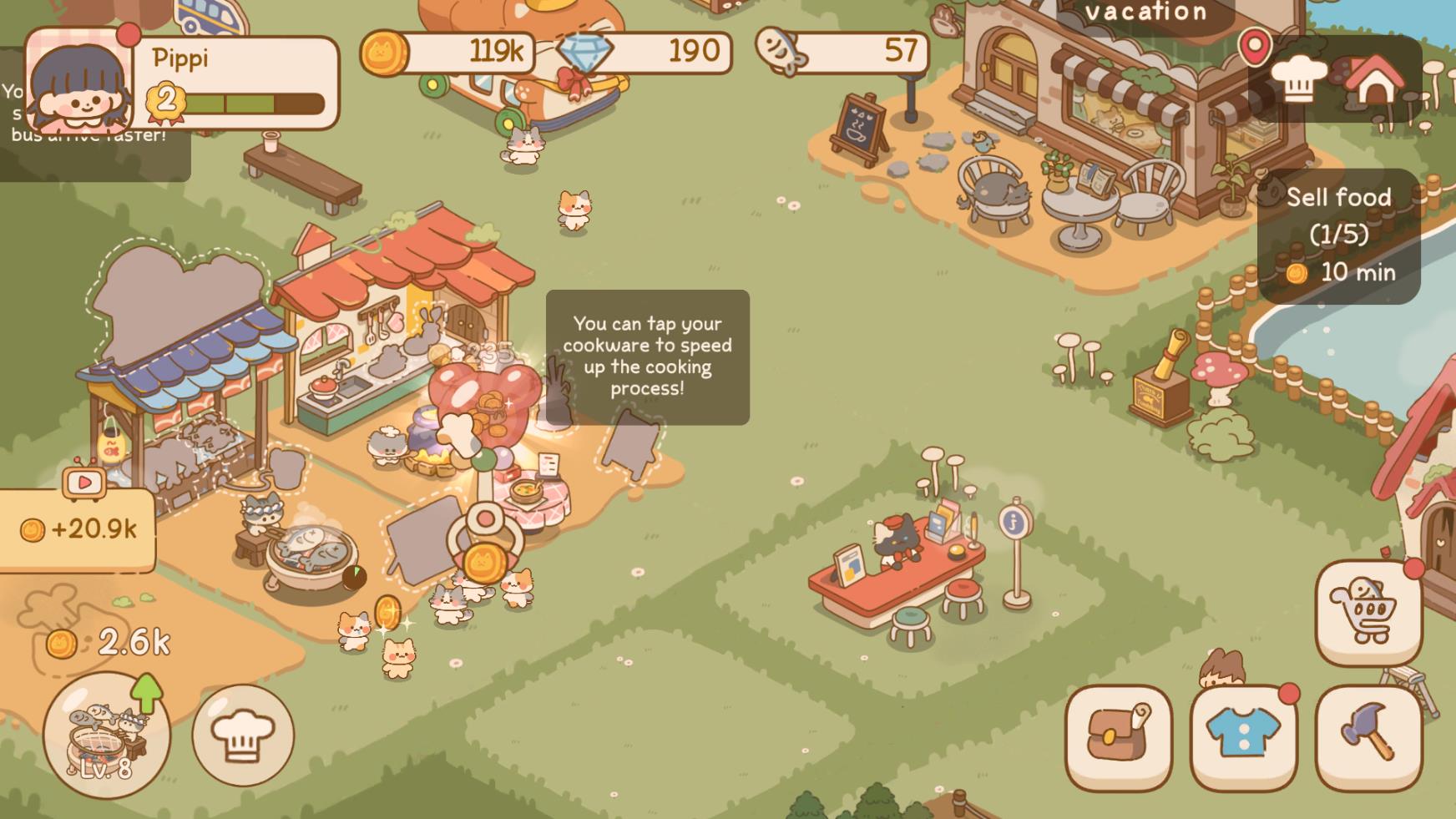Select the fish currency counter

[x=842, y=52]
